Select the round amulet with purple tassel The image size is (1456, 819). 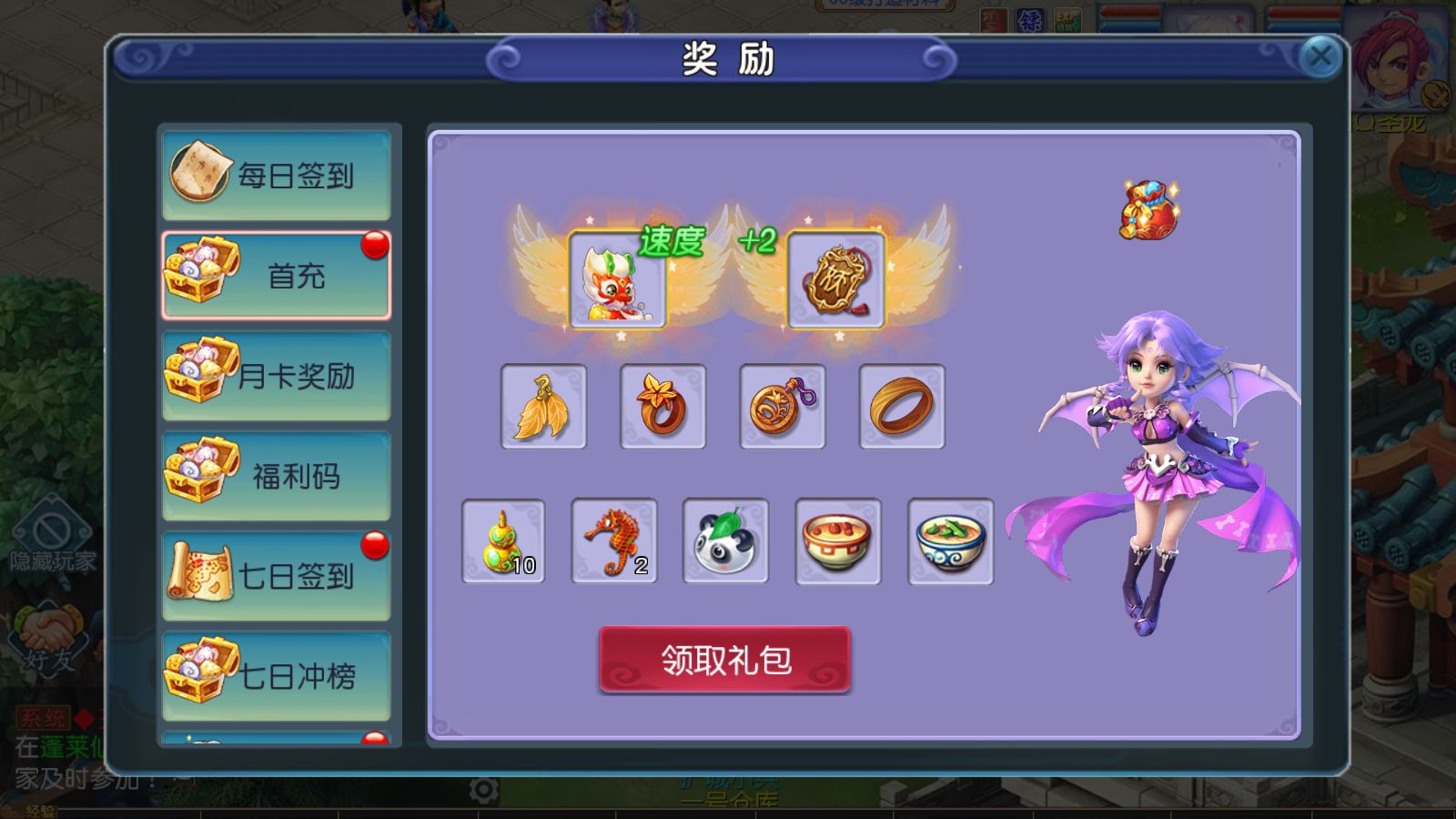[783, 407]
